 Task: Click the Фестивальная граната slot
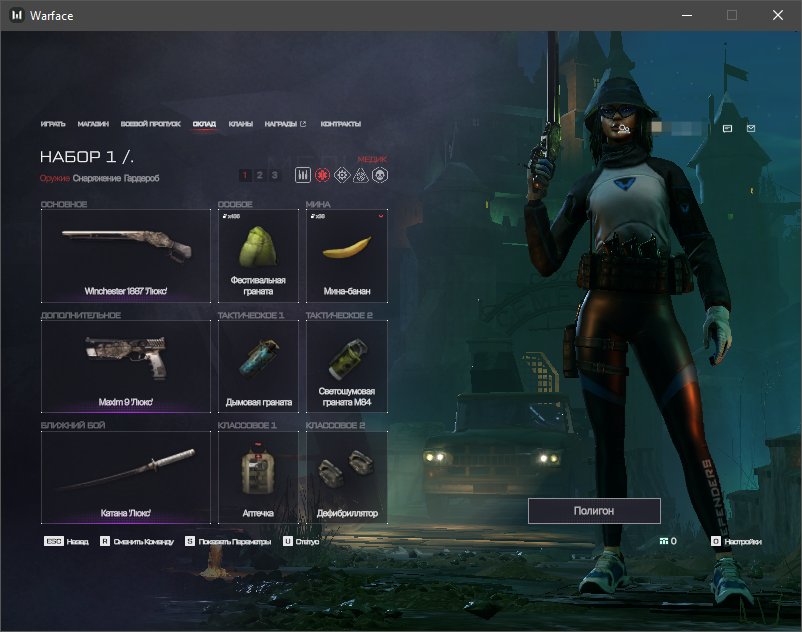(x=258, y=256)
